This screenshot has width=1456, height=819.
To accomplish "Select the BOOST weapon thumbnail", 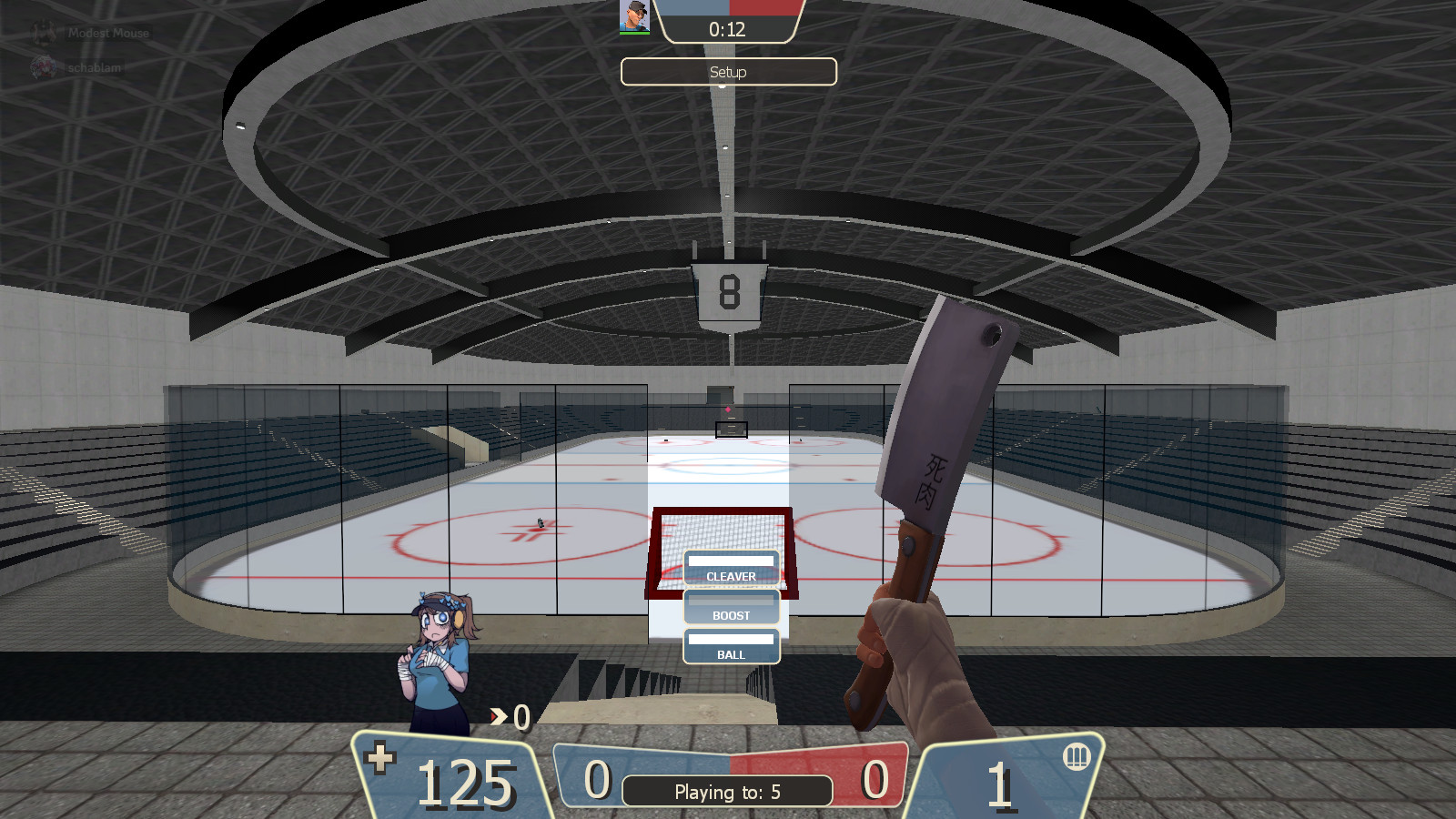I will (731, 602).
